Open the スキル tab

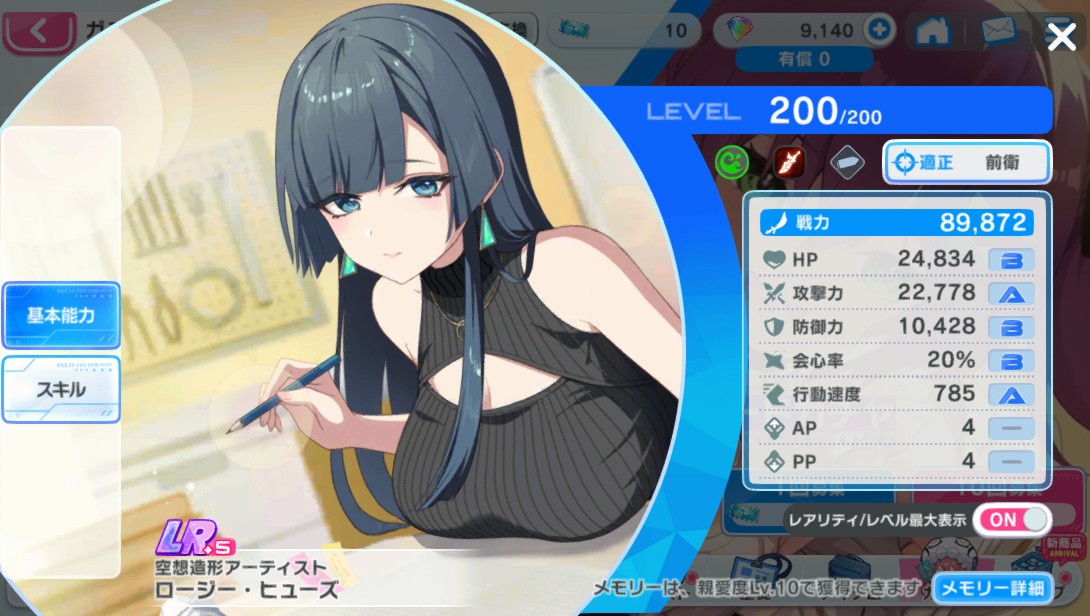pos(61,389)
